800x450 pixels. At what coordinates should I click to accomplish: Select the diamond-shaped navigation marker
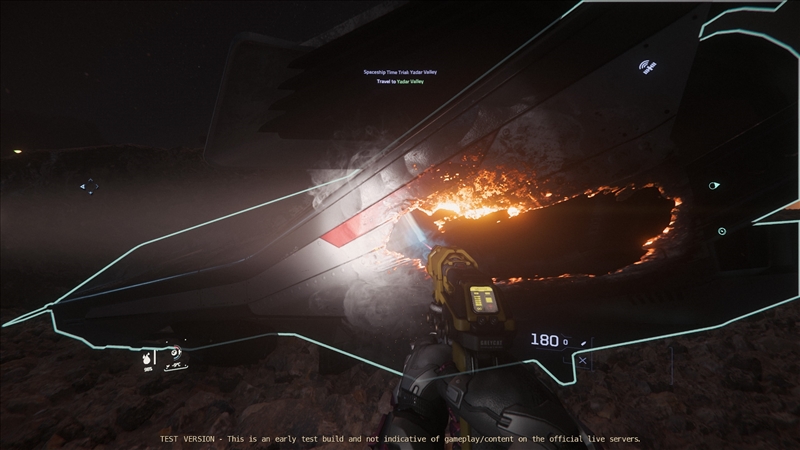pos(89,186)
